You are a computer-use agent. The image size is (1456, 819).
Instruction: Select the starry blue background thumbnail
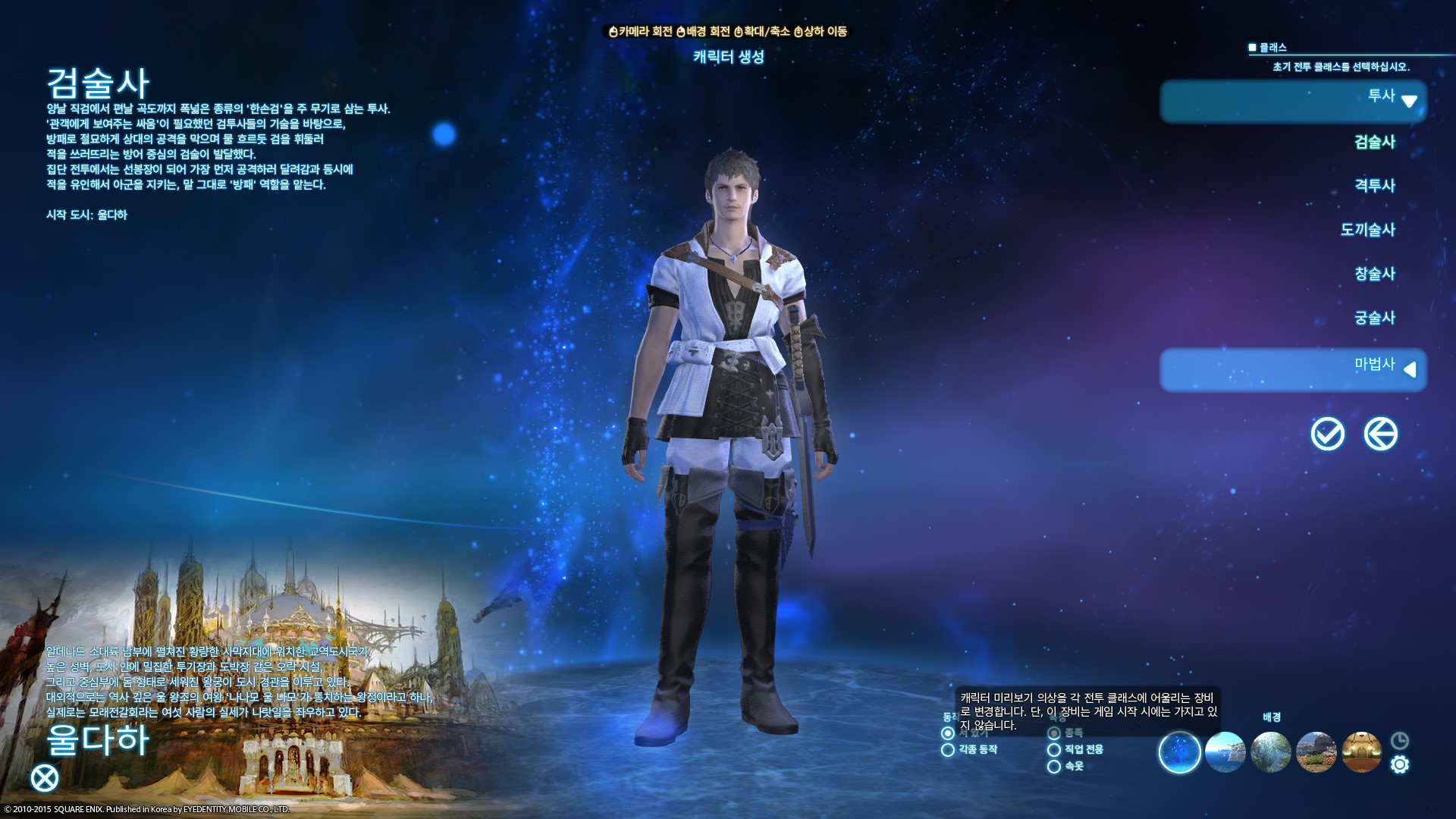click(x=1180, y=752)
